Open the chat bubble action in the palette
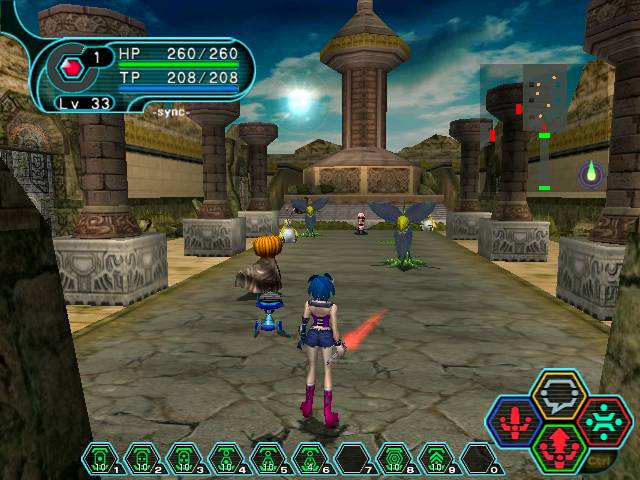Viewport: 640px width, 480px height. click(x=559, y=394)
